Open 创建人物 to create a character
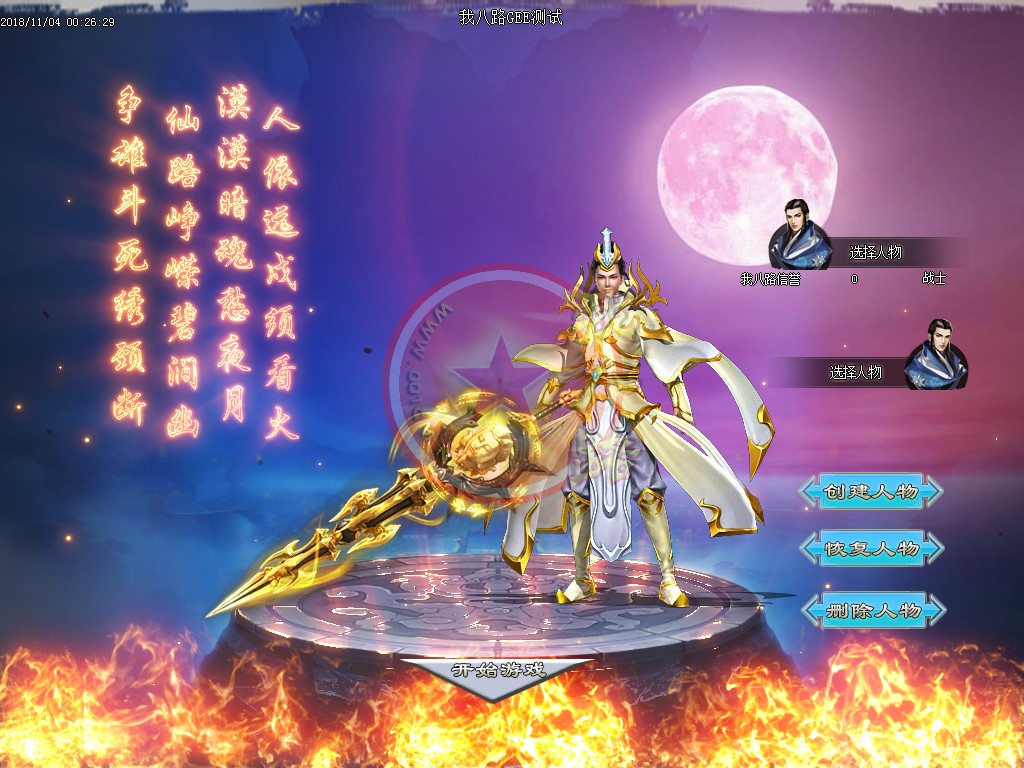Image resolution: width=1024 pixels, height=768 pixels. [x=871, y=491]
